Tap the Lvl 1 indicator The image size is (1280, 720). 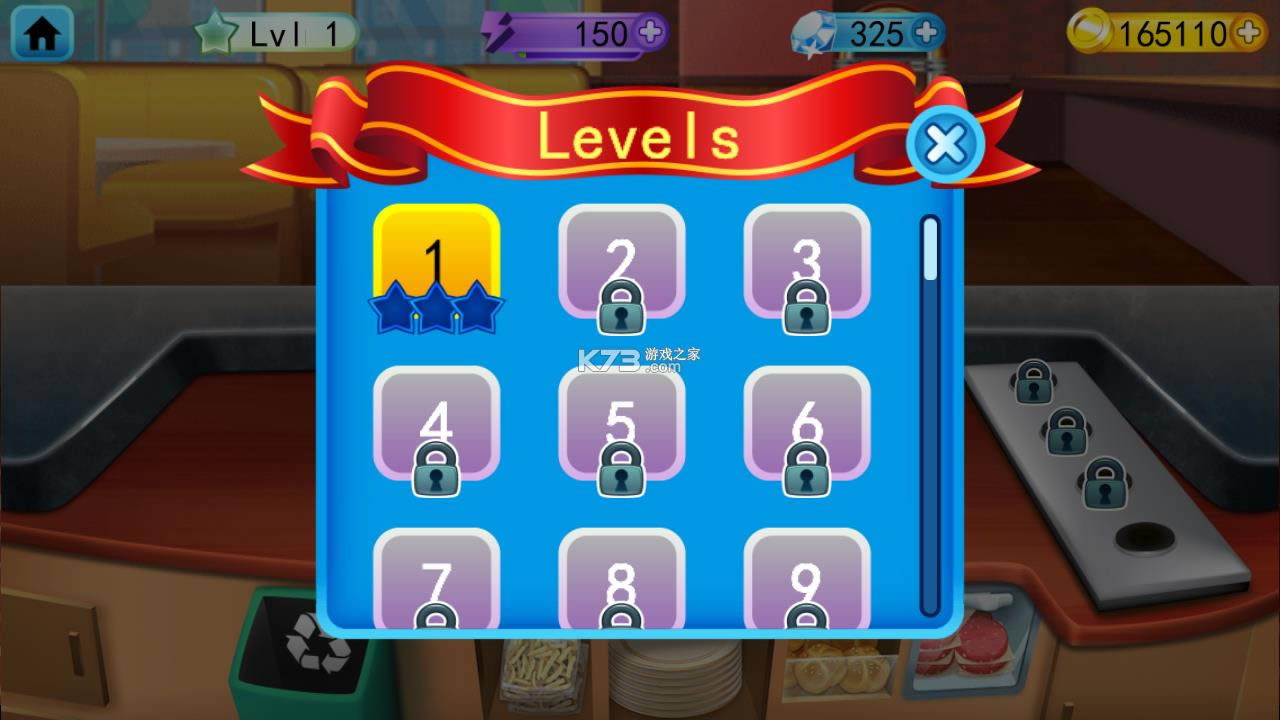[x=295, y=31]
